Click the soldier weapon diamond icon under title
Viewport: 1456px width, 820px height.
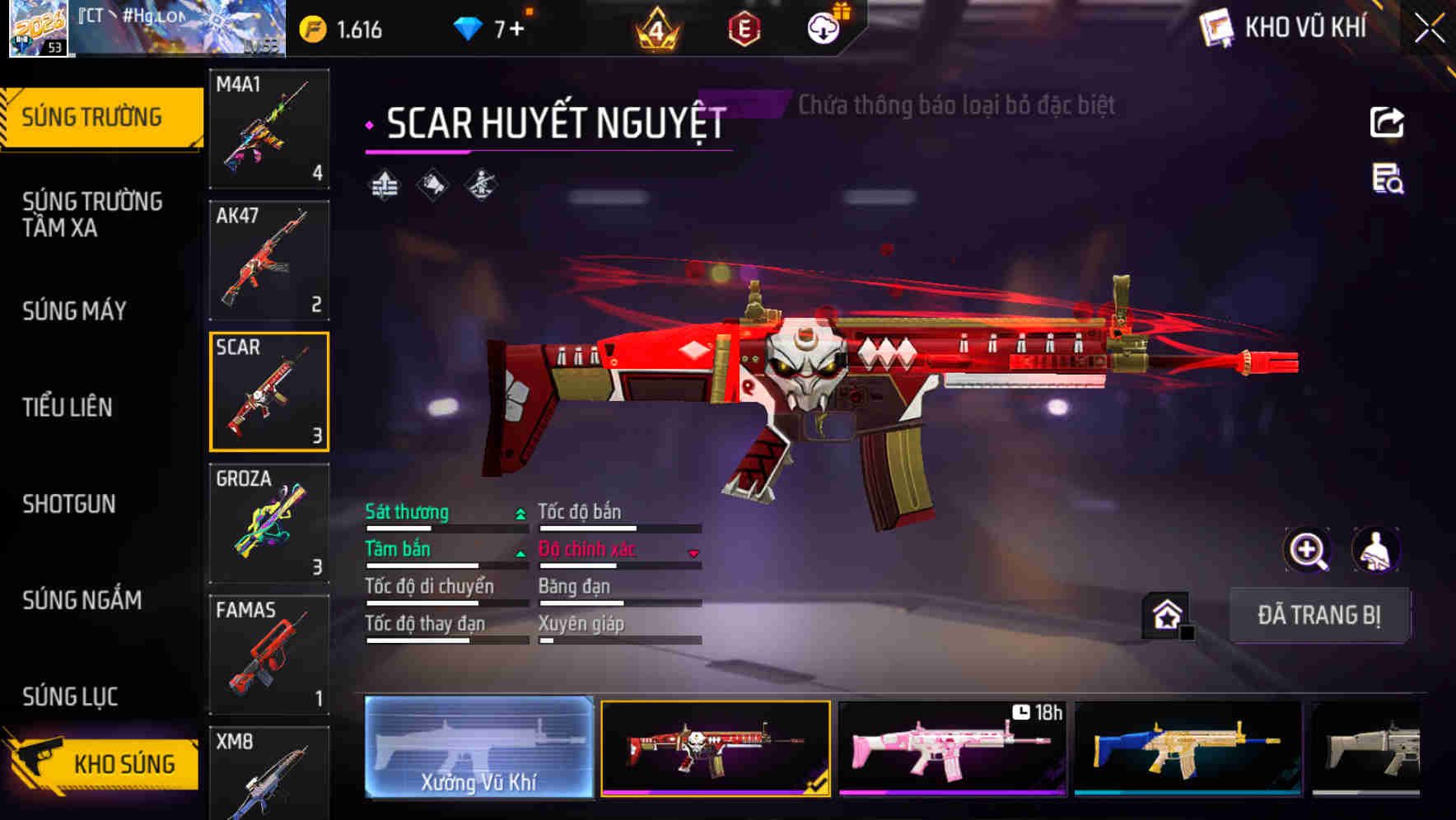pyautogui.click(x=479, y=187)
